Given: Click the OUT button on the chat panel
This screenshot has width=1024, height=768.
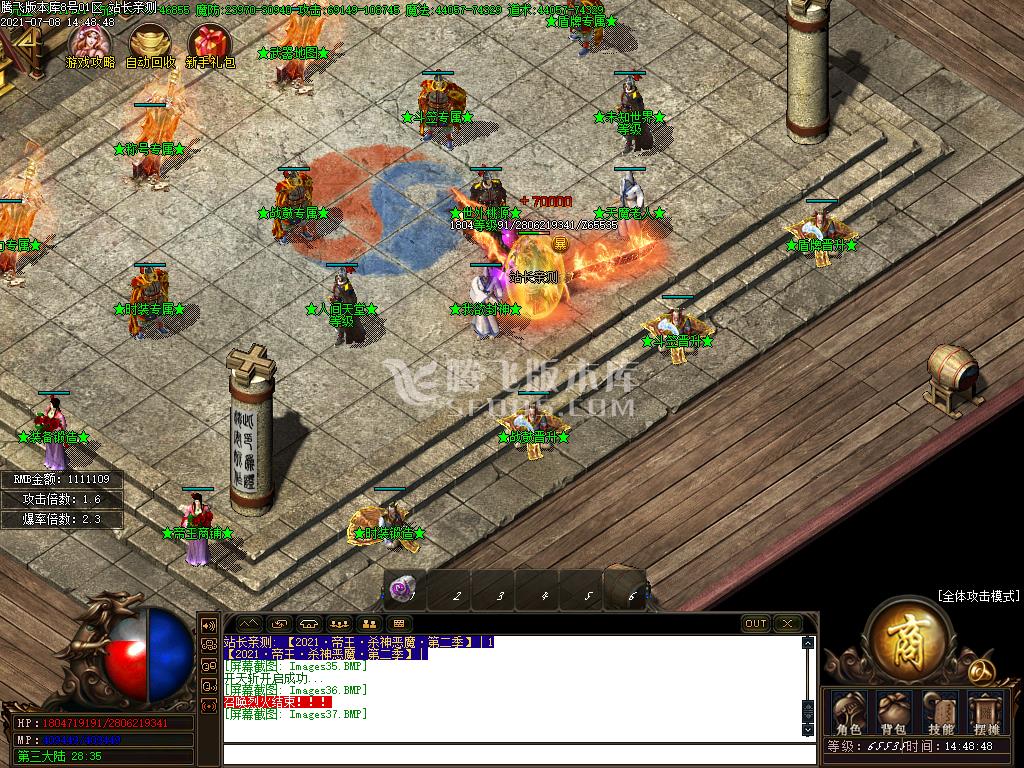Looking at the screenshot, I should pos(756,624).
